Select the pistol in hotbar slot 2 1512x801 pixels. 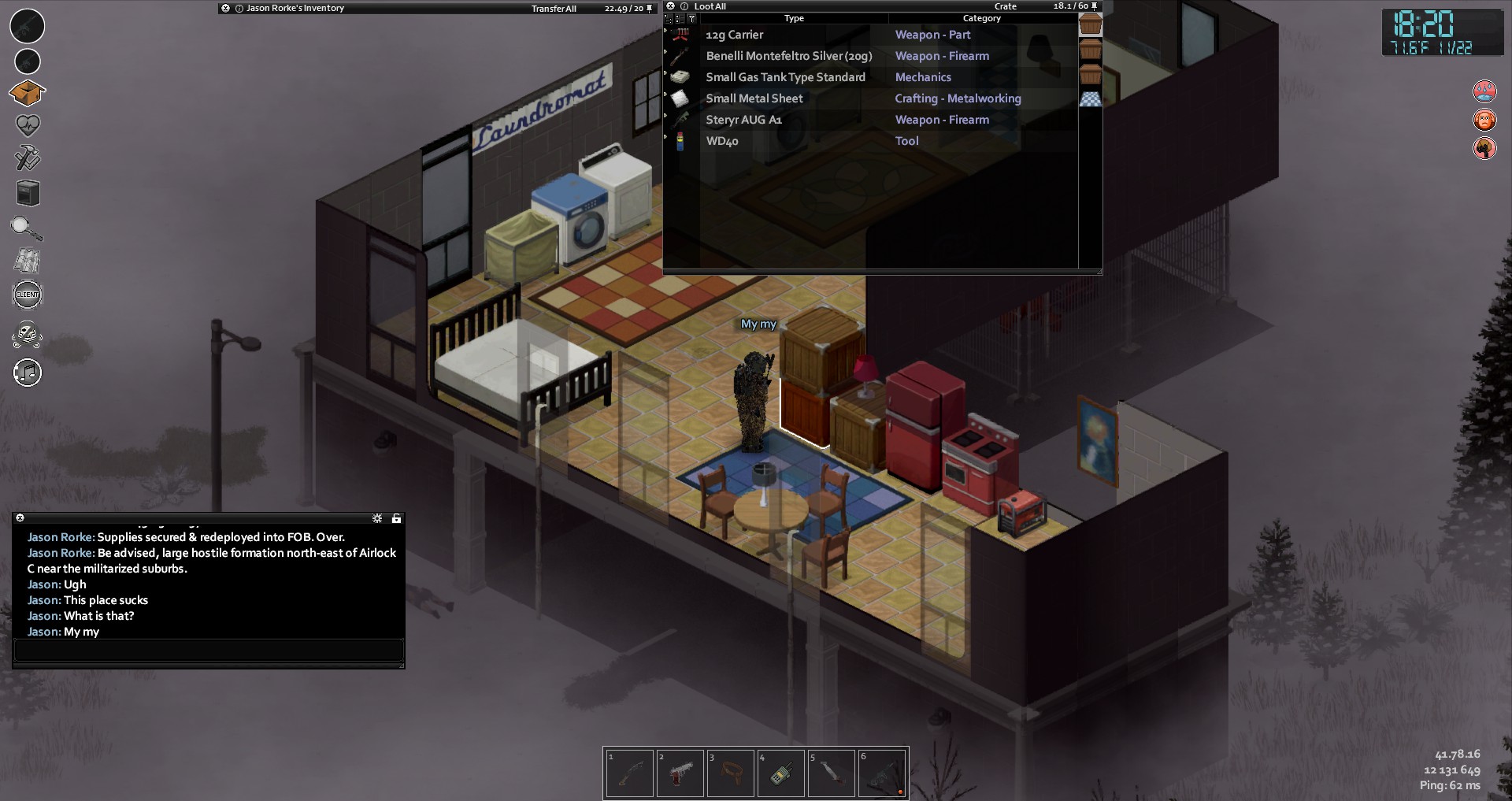point(680,773)
